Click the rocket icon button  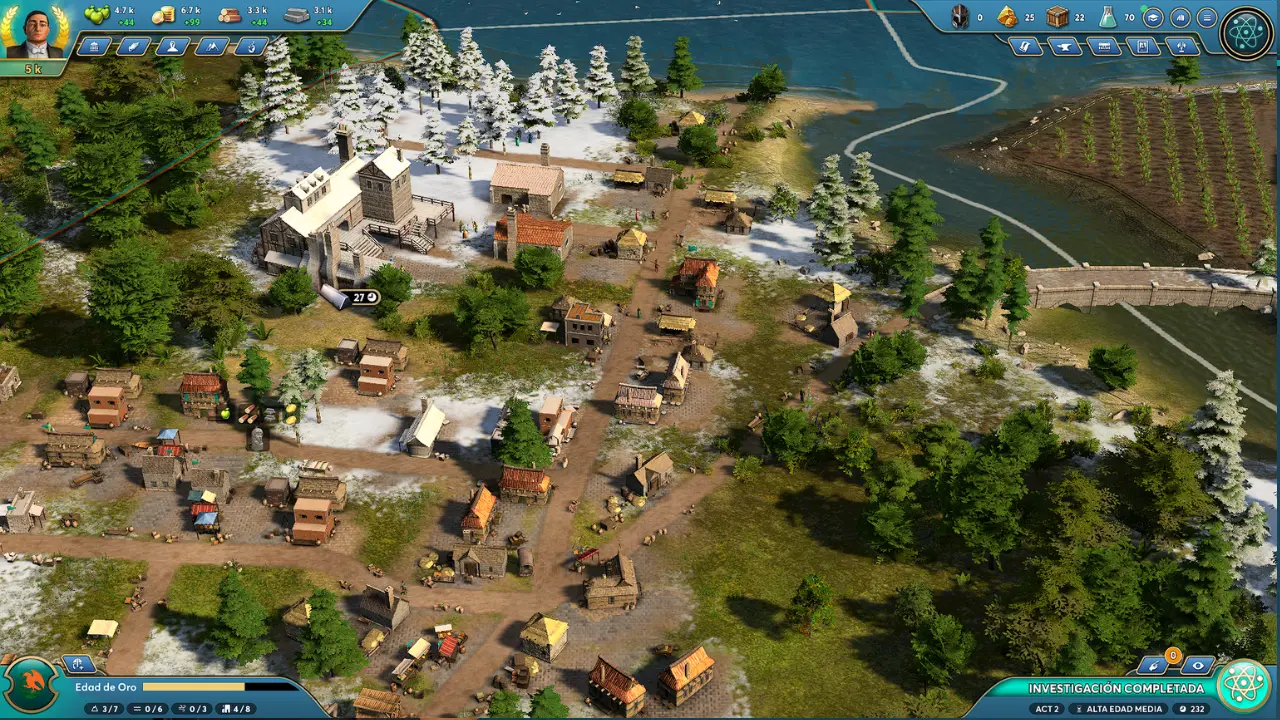pyautogui.click(x=1181, y=46)
